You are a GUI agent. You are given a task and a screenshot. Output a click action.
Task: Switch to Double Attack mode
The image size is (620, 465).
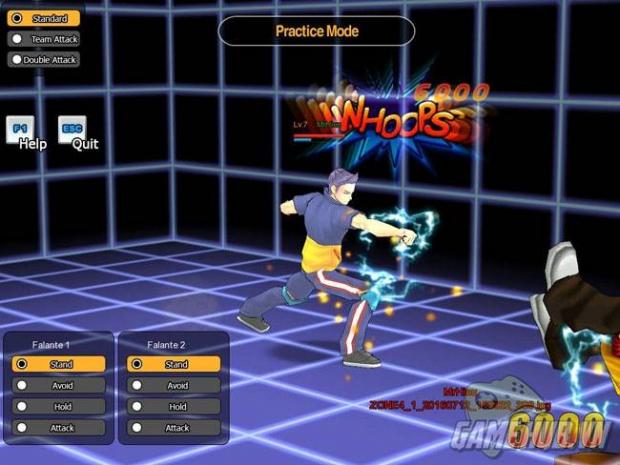pos(44,60)
